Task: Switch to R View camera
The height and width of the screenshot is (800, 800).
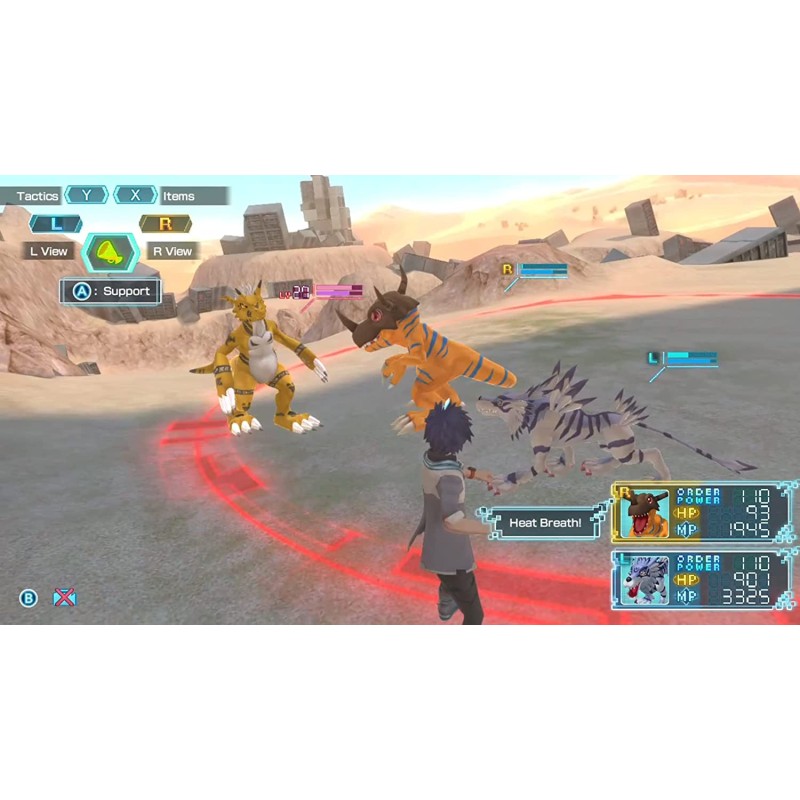Action: click(172, 251)
